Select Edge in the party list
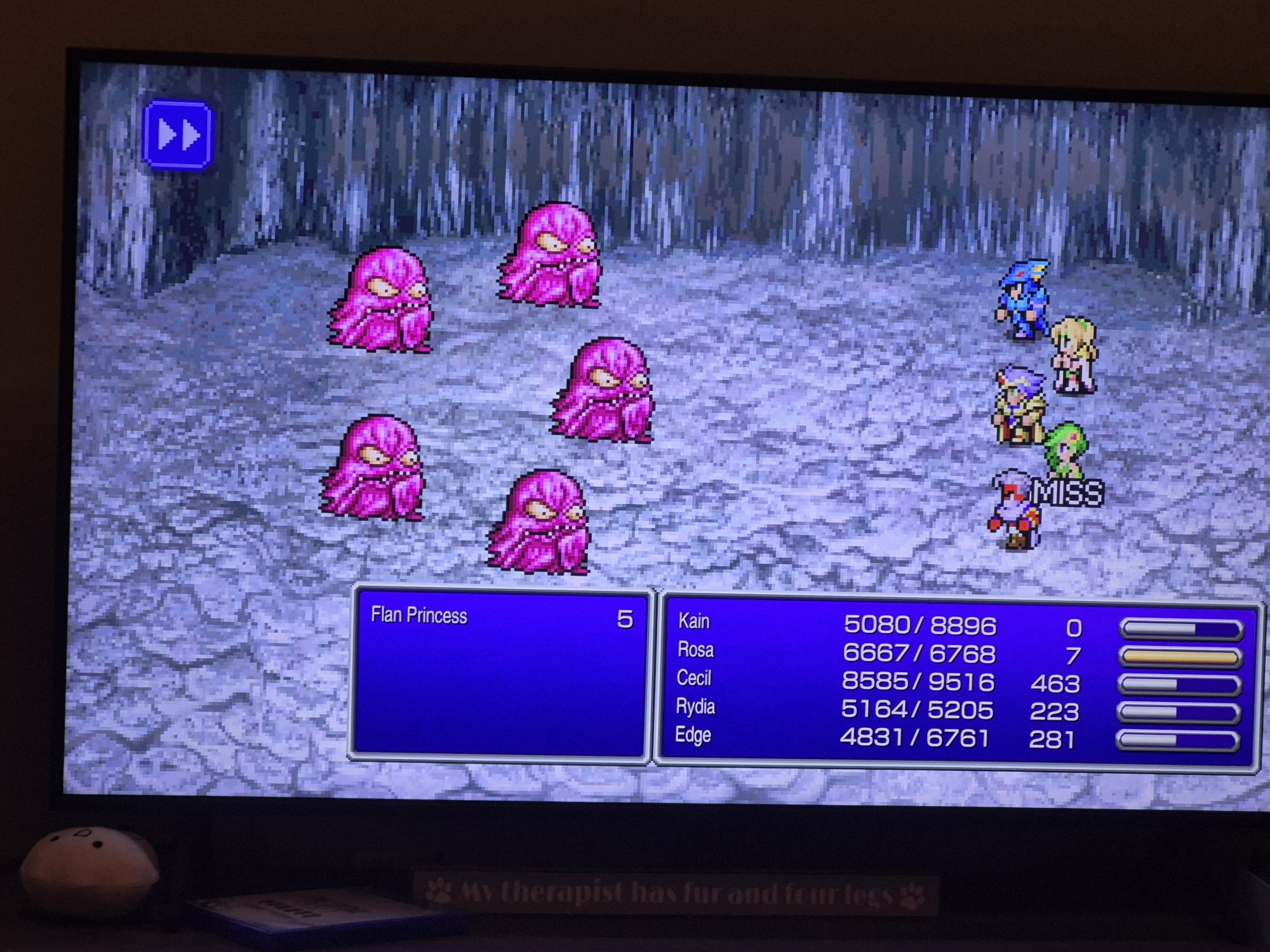The height and width of the screenshot is (952, 1270). pyautogui.click(x=693, y=736)
